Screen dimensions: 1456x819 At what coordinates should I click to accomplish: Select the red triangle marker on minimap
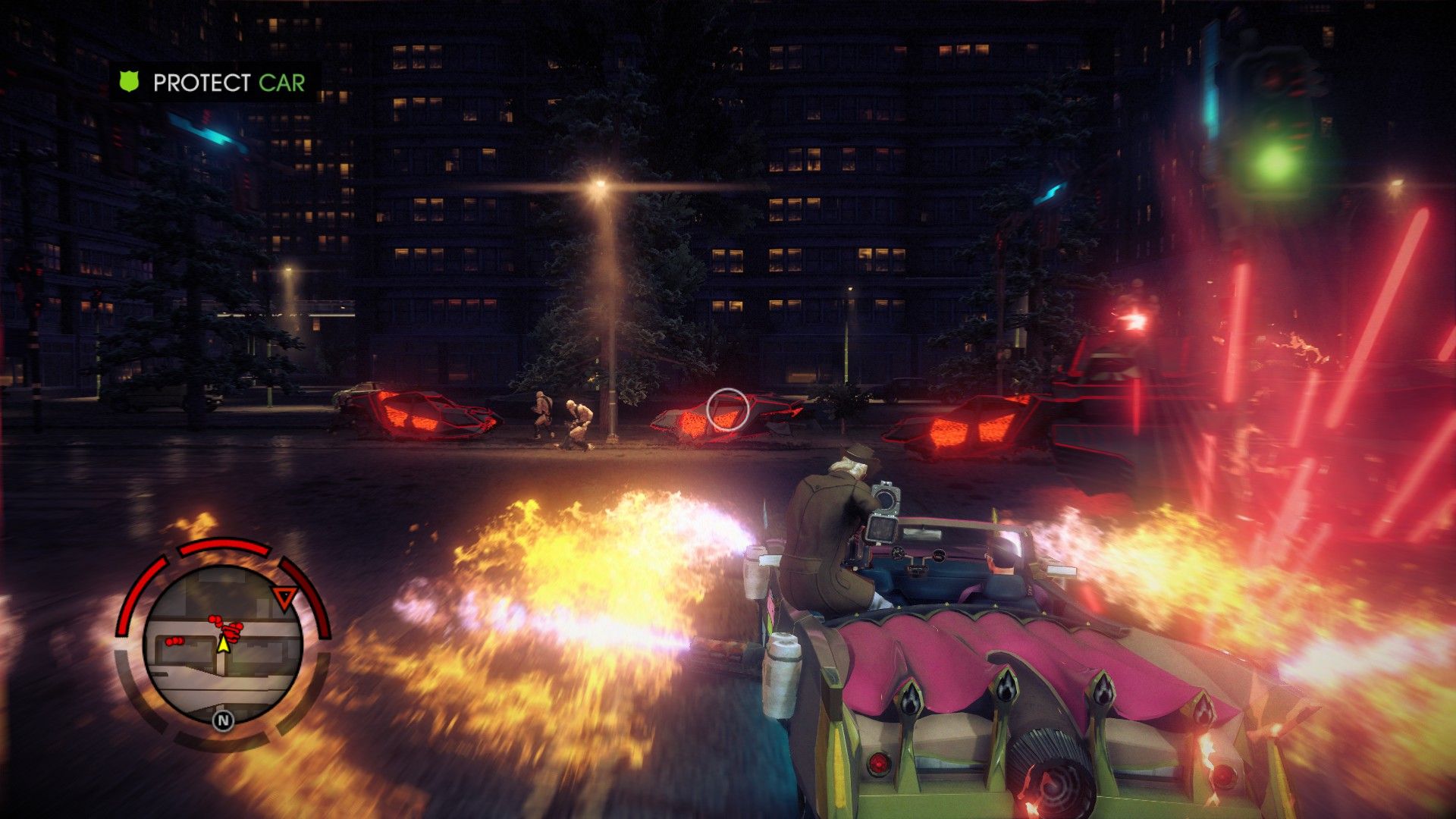[x=284, y=598]
